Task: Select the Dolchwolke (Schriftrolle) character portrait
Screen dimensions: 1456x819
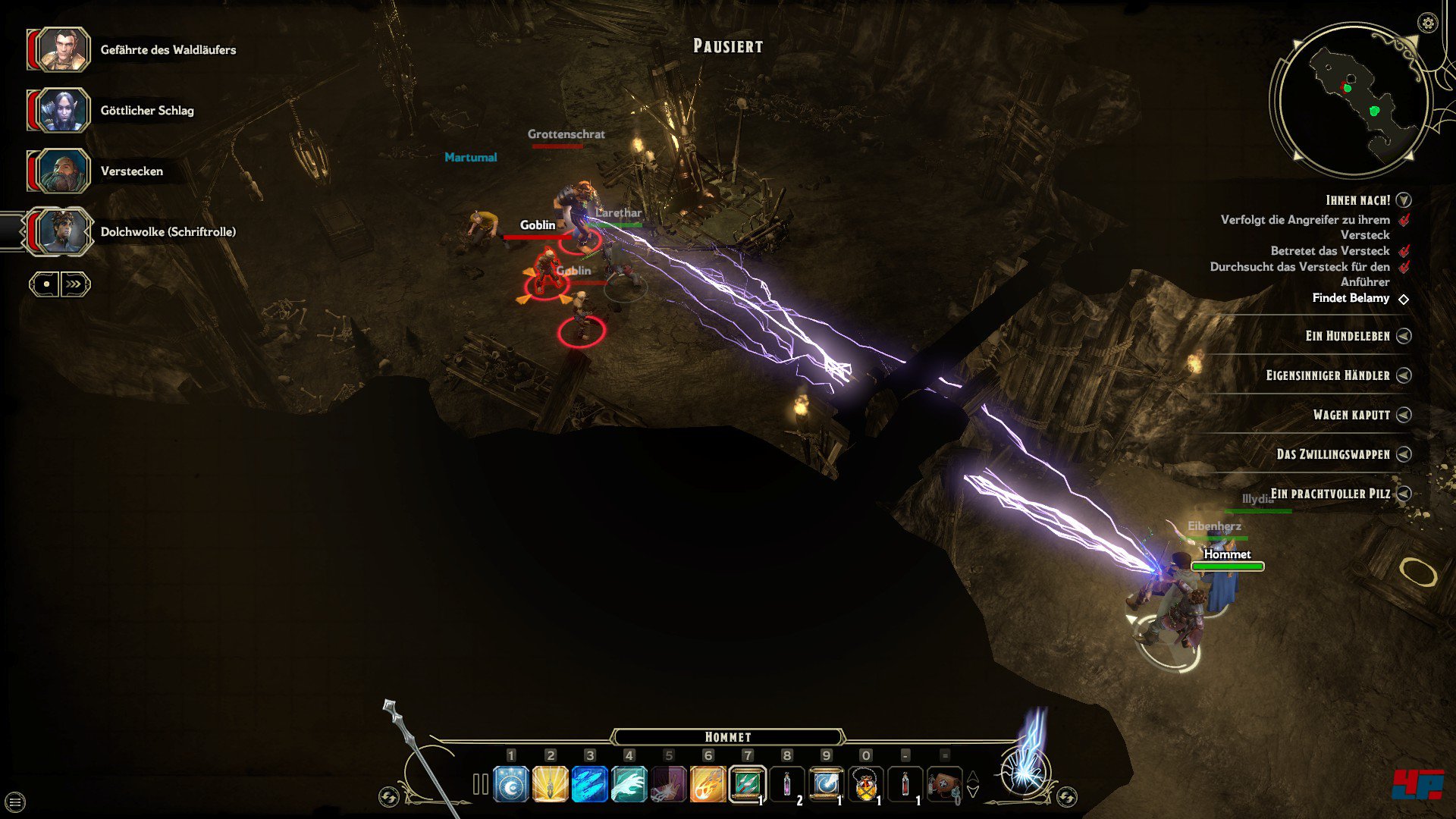Action: (x=59, y=232)
